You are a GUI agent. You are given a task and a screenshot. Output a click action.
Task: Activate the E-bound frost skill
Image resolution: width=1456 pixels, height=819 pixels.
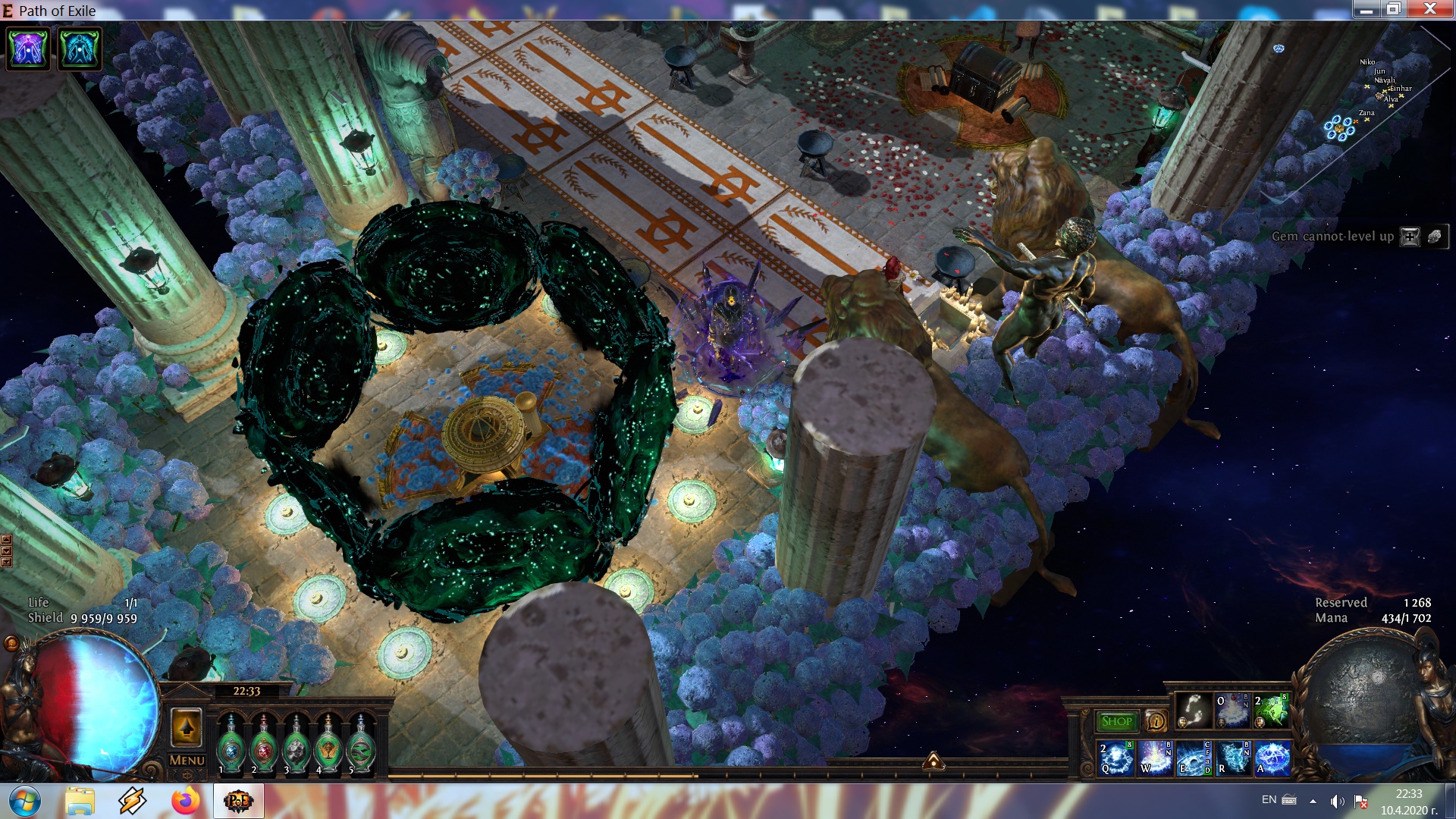tap(1194, 758)
